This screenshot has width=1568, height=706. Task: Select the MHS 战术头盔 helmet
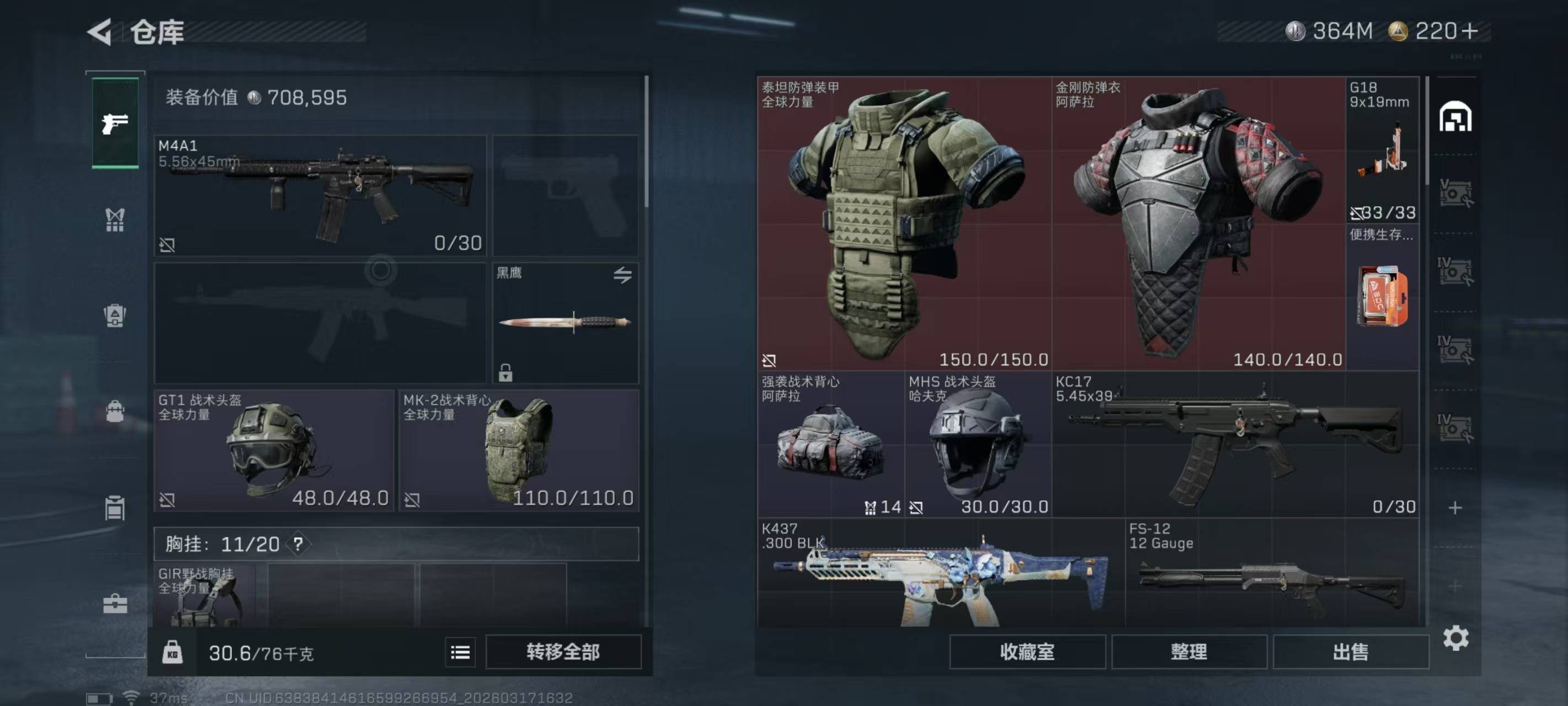point(978,444)
